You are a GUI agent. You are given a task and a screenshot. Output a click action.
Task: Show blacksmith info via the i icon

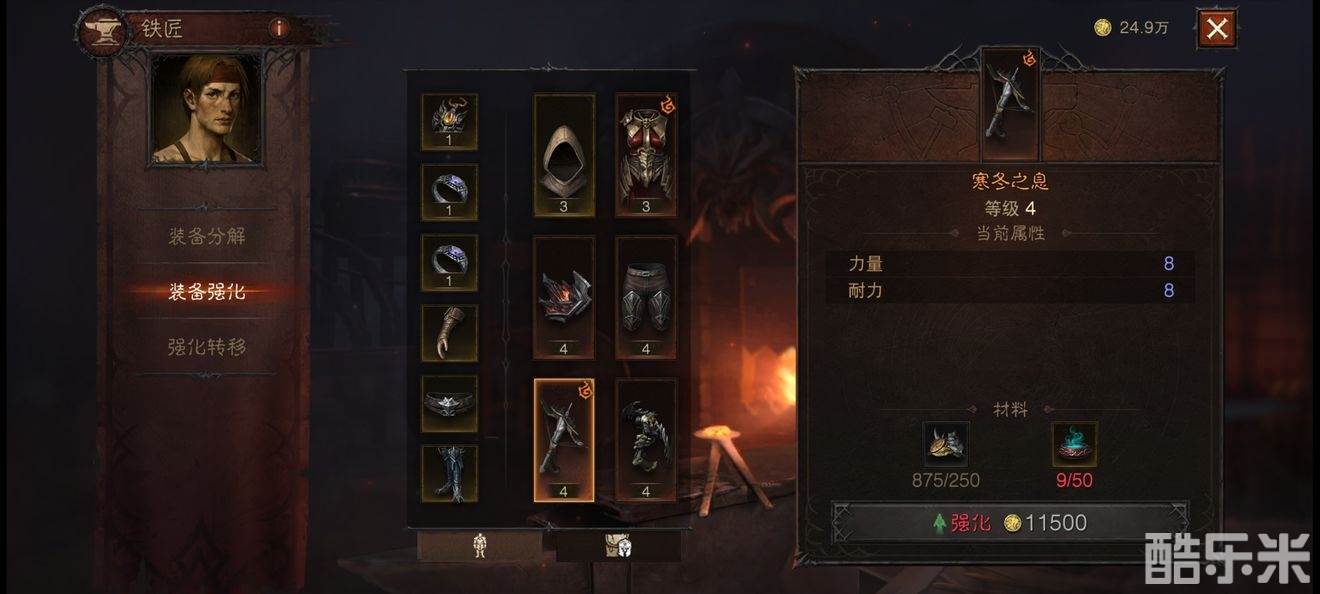click(x=279, y=28)
